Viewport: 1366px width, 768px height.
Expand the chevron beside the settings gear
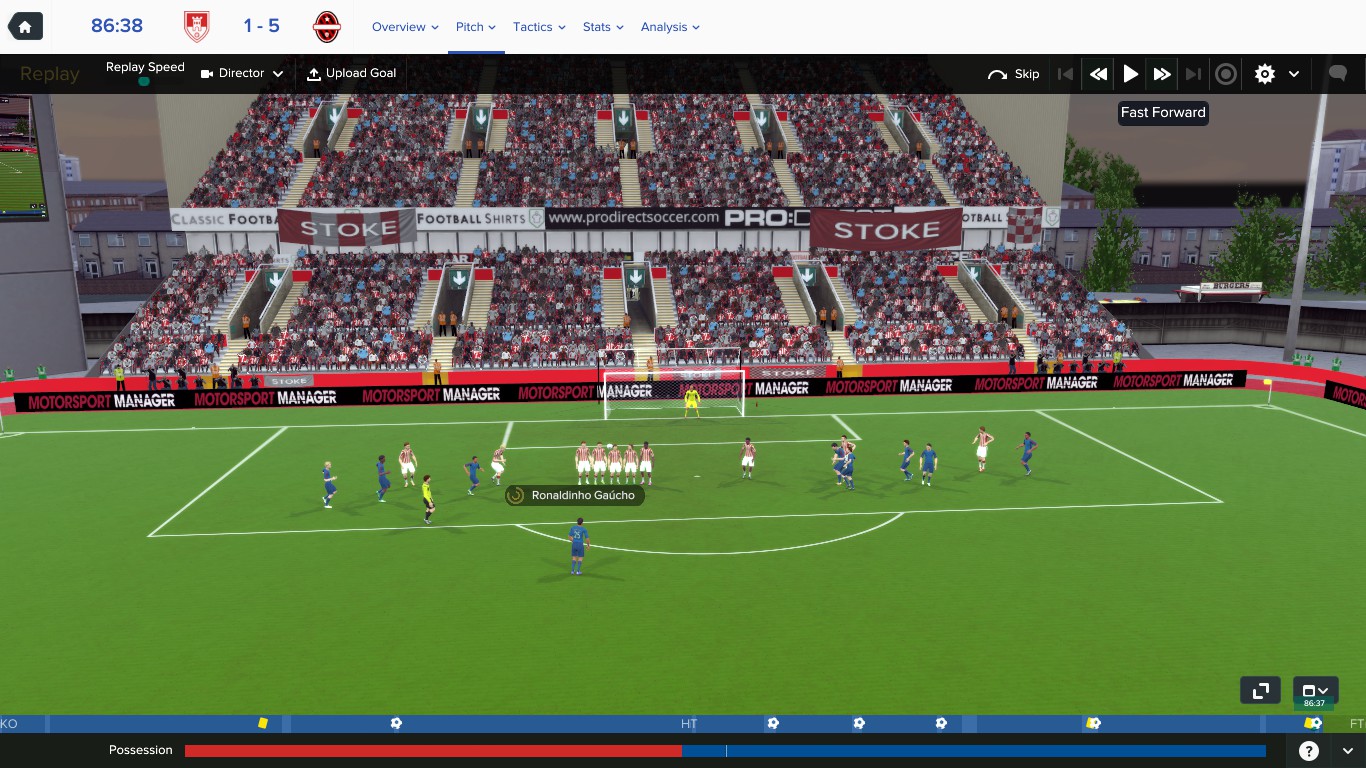tap(1291, 73)
